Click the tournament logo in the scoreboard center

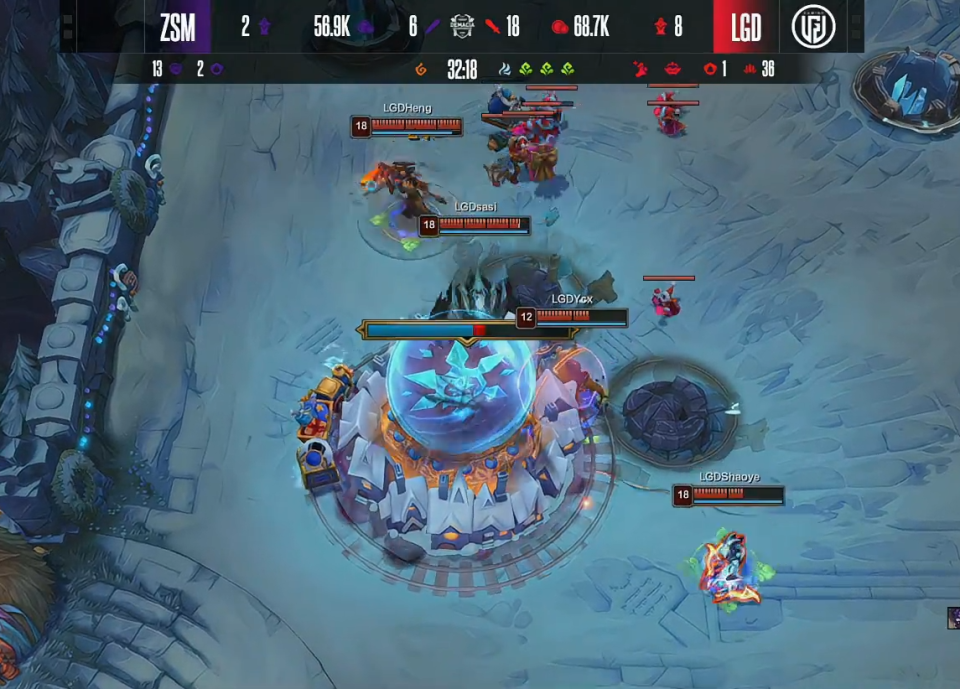461,26
